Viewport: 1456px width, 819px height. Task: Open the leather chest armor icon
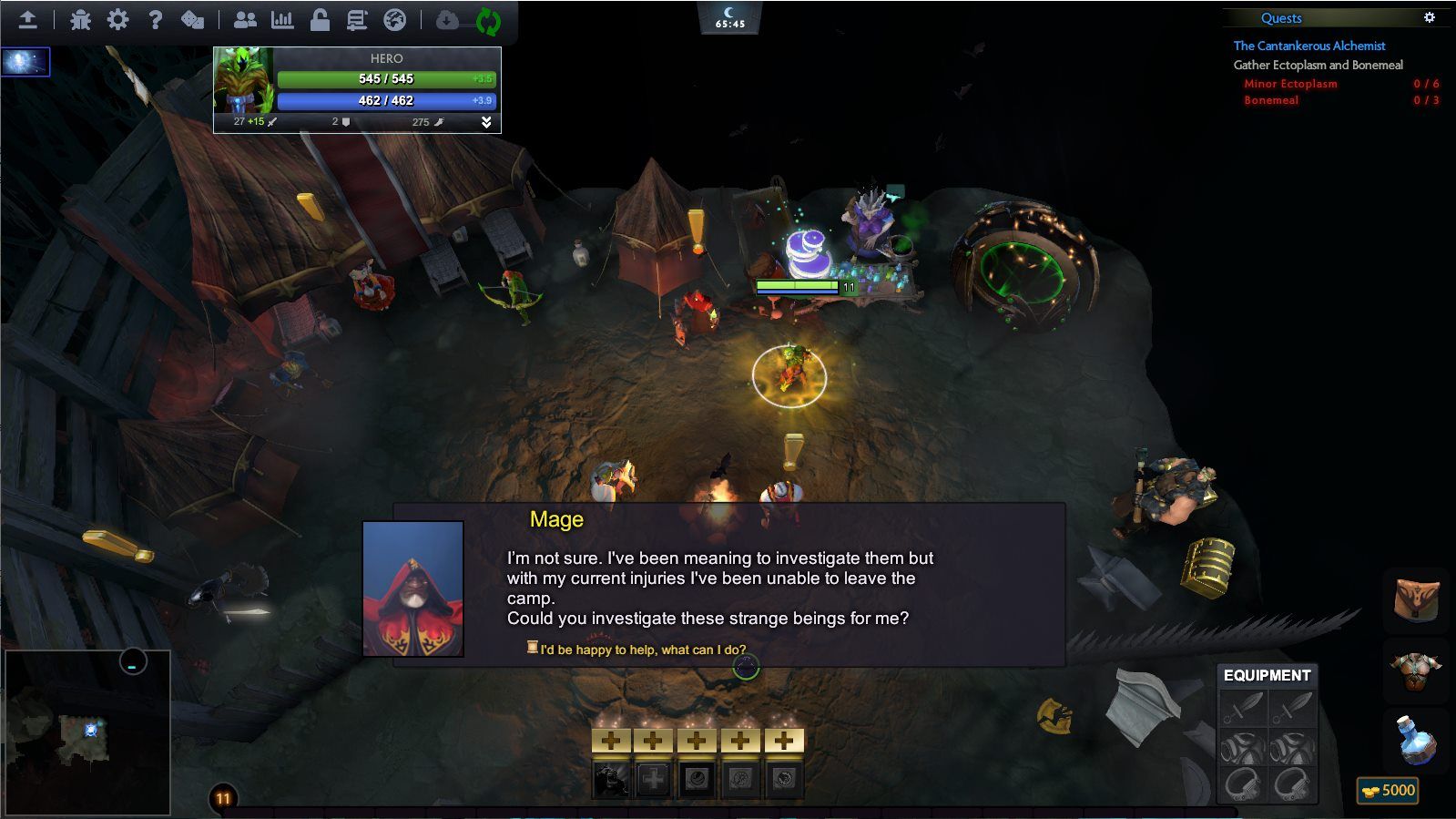1416,670
